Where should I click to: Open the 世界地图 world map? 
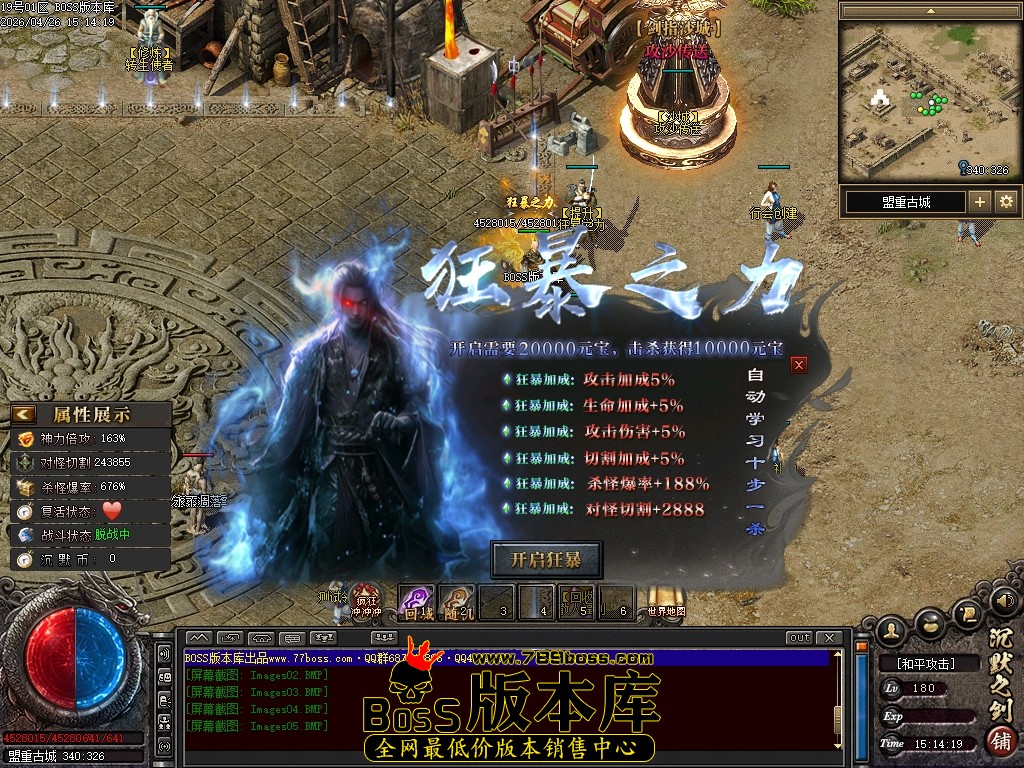665,602
